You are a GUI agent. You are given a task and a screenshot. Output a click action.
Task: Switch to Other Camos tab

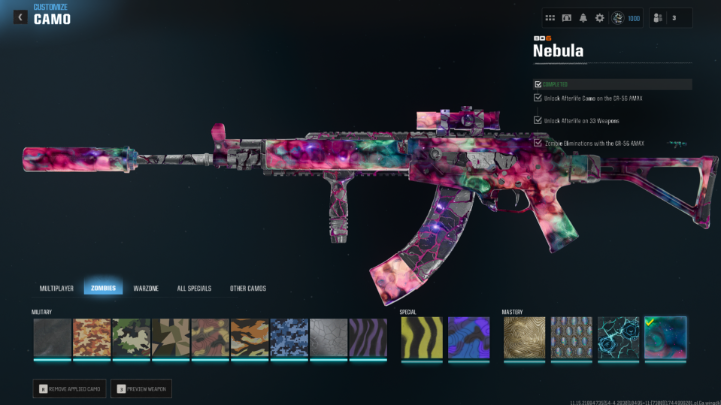tap(247, 288)
